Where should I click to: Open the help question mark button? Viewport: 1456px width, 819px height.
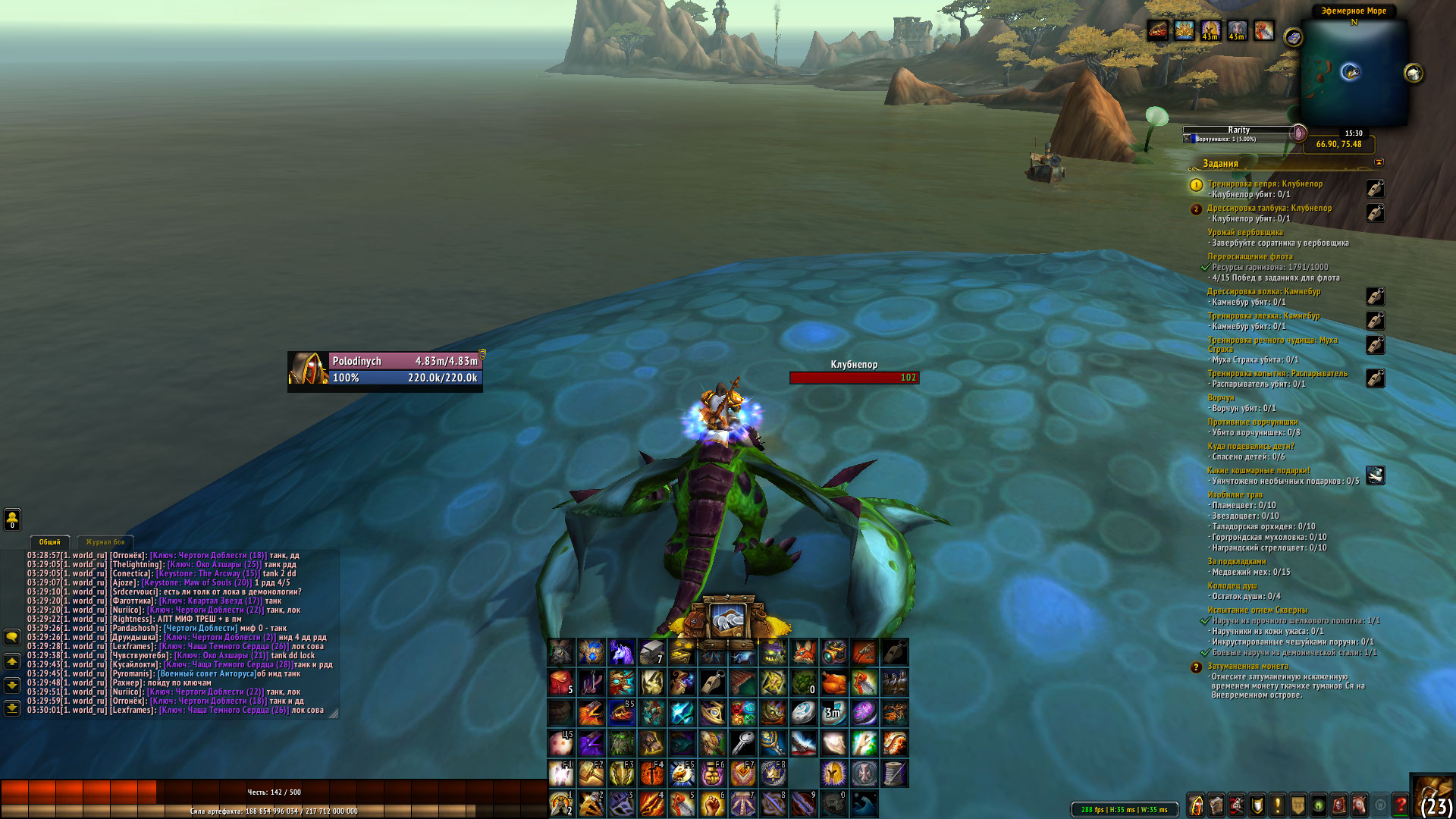point(1401,805)
